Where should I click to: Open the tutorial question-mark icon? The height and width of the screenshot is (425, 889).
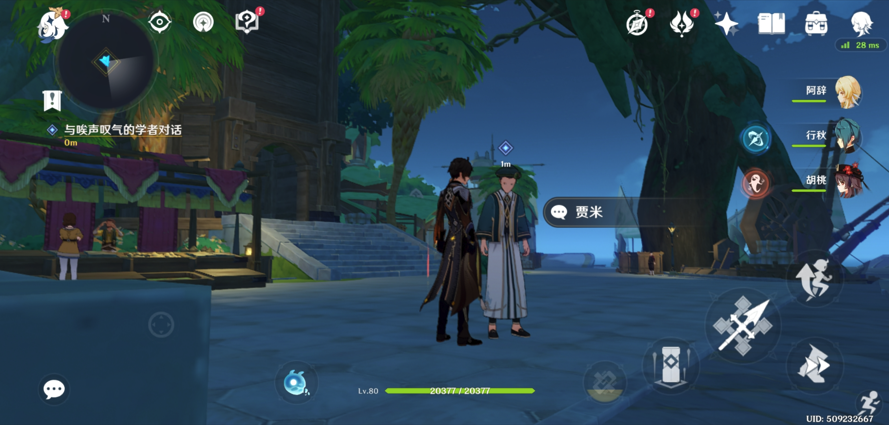click(x=247, y=22)
